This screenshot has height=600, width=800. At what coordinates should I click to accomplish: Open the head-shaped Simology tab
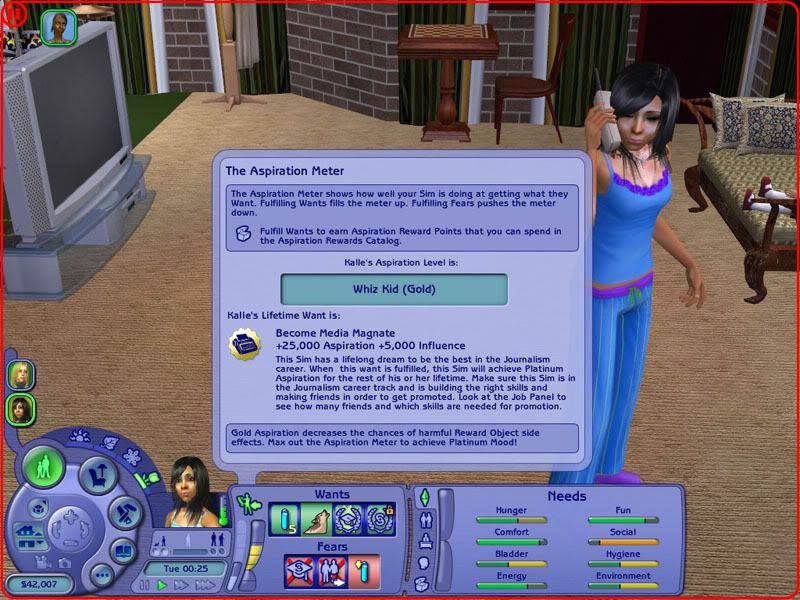tap(423, 563)
